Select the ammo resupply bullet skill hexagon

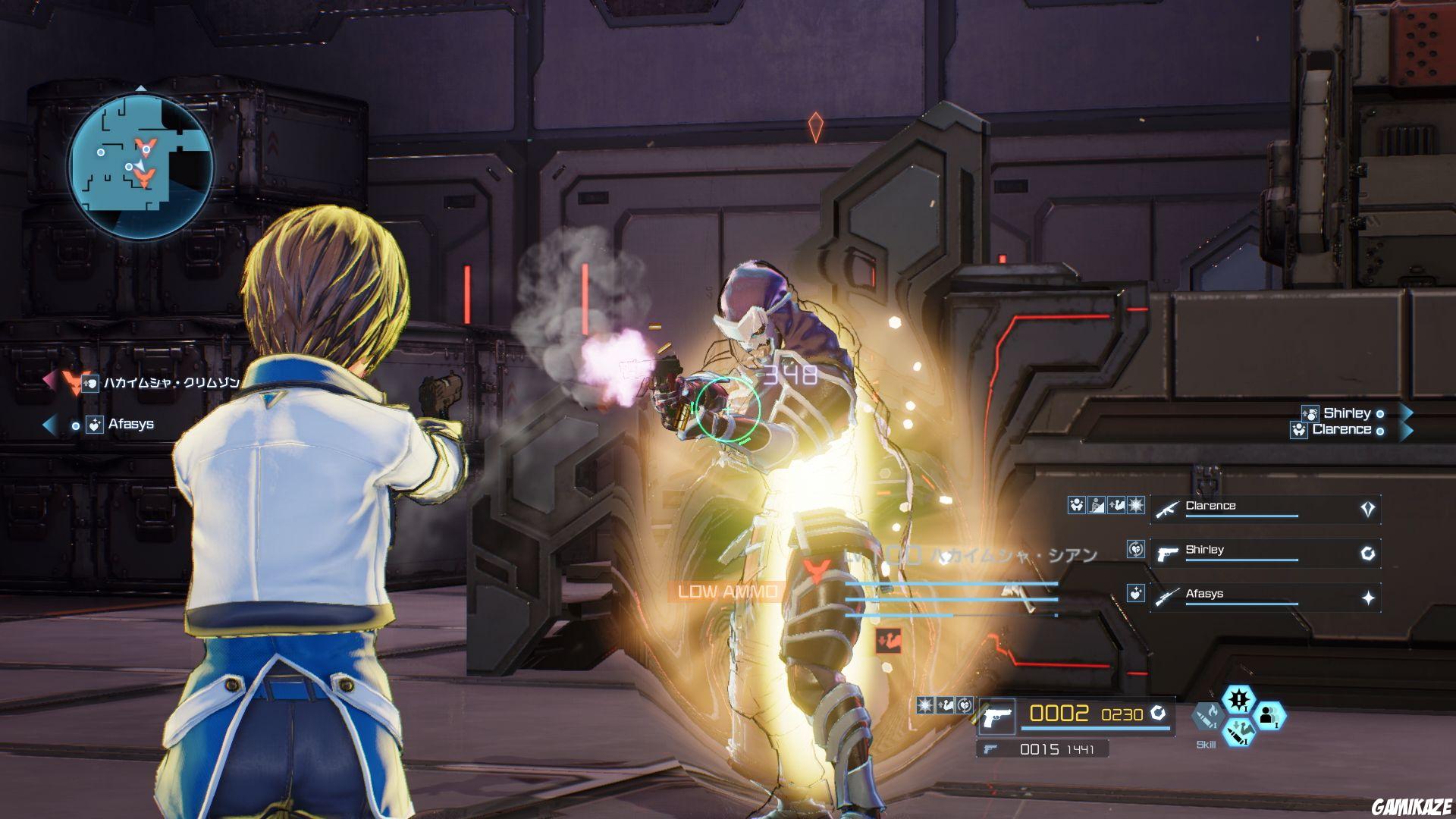[1238, 733]
